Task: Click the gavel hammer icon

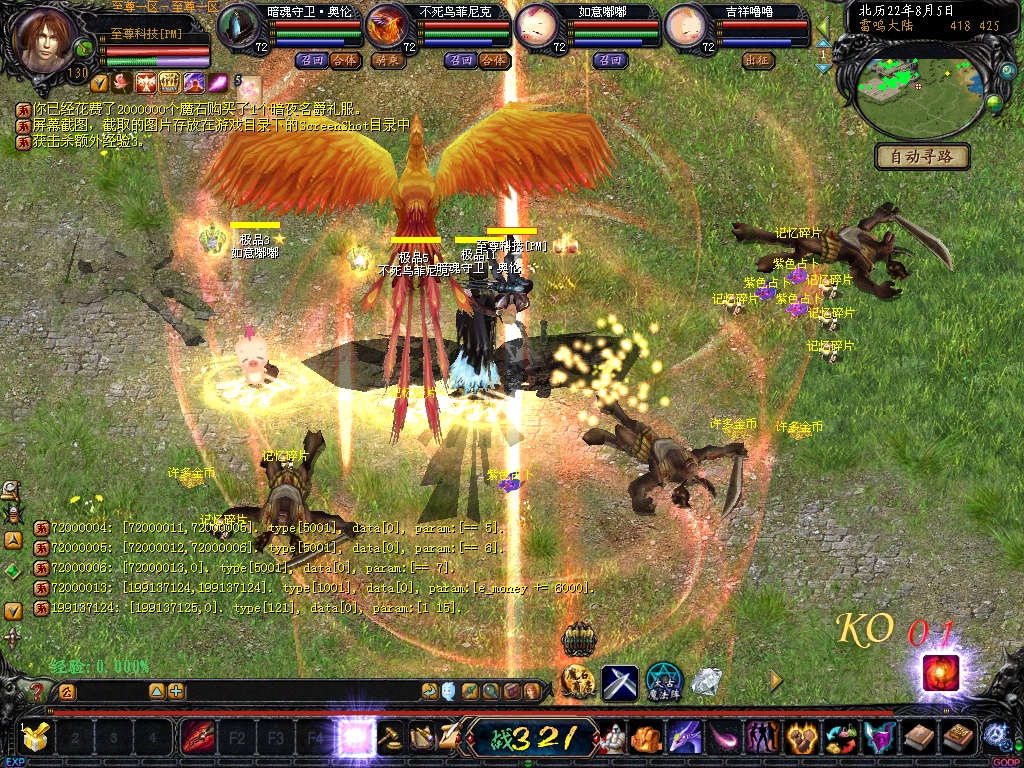Action: click(x=390, y=739)
